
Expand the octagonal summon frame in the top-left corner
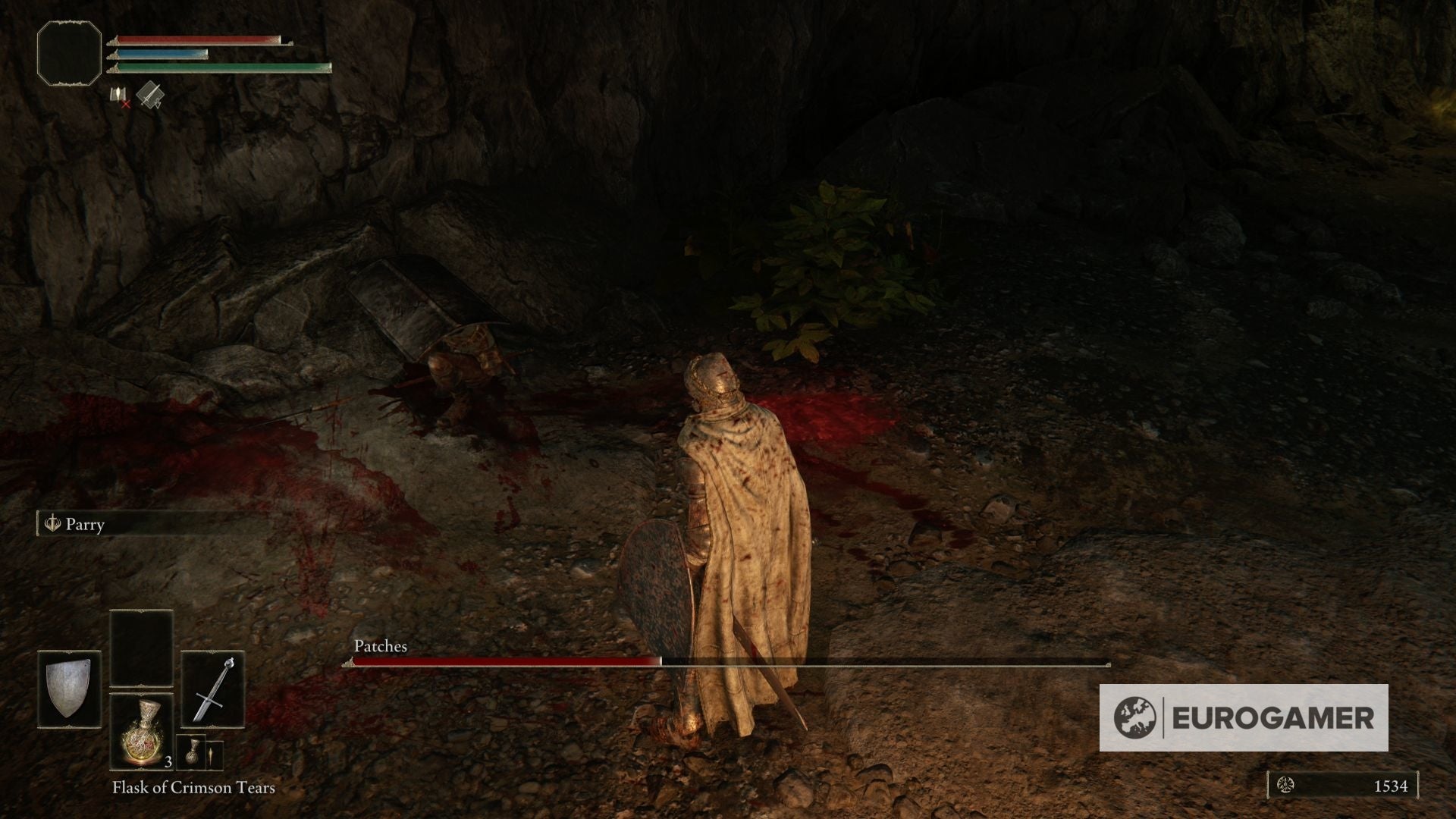(69, 52)
